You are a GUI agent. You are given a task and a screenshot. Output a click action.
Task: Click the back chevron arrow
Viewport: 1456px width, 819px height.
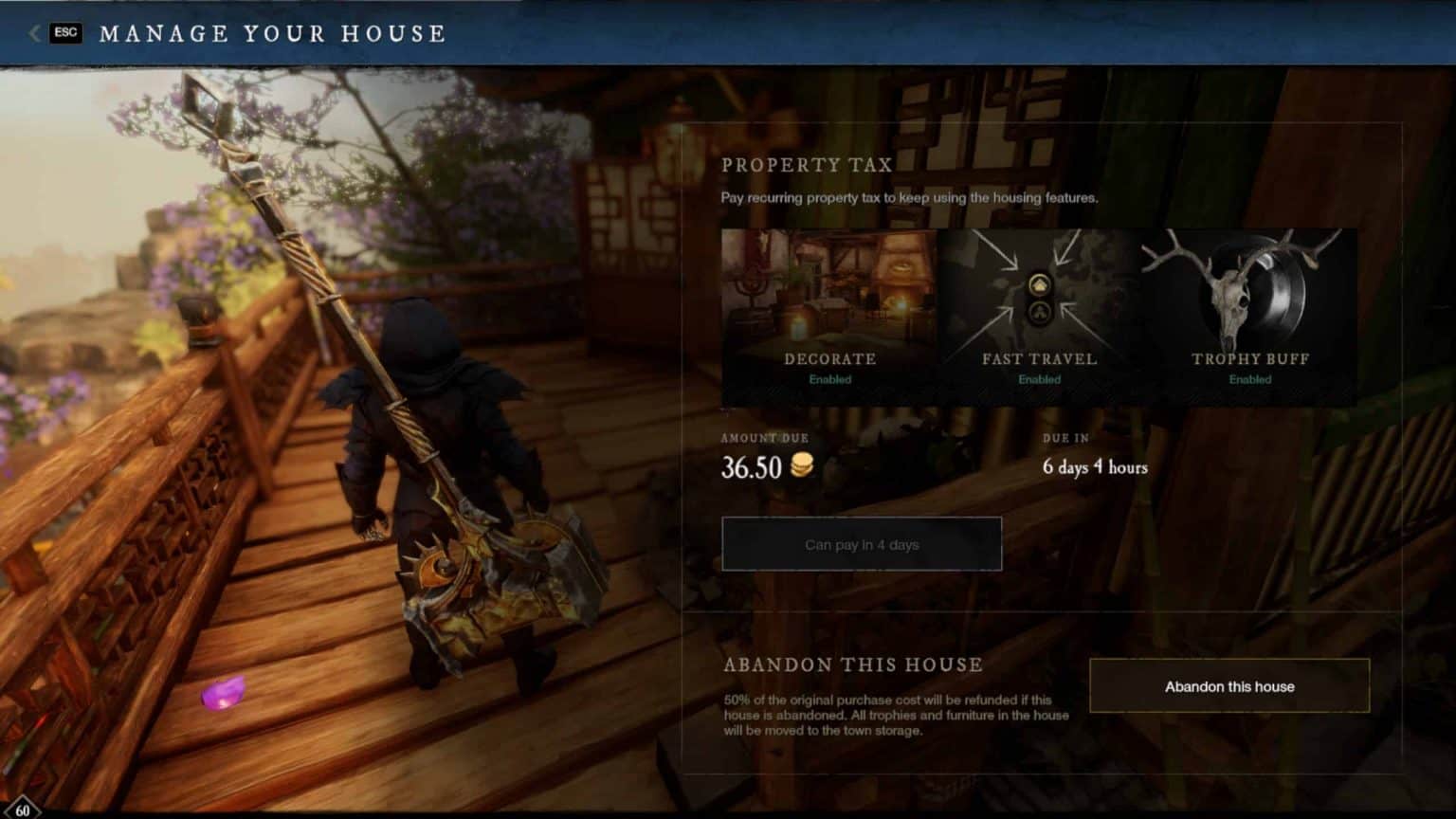[36, 33]
